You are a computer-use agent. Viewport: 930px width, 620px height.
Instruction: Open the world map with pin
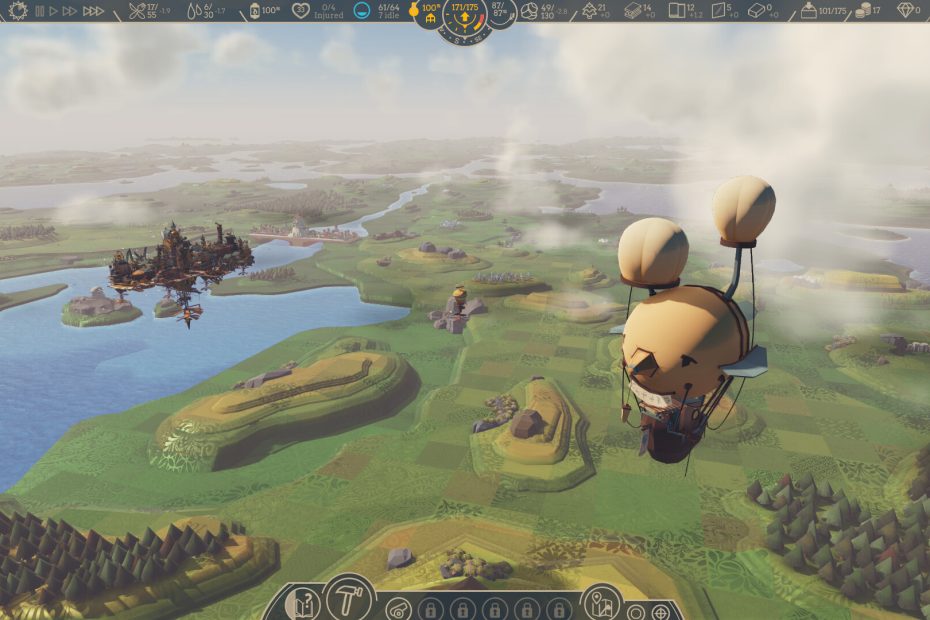coord(601,602)
